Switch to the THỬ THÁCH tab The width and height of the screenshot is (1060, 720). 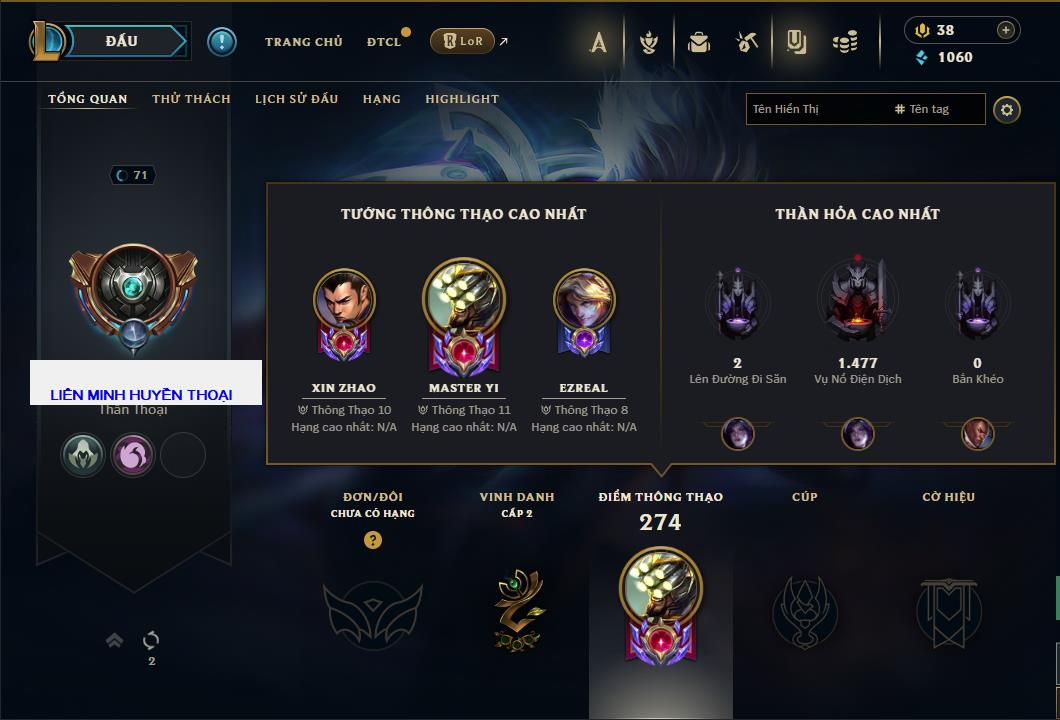(x=191, y=99)
